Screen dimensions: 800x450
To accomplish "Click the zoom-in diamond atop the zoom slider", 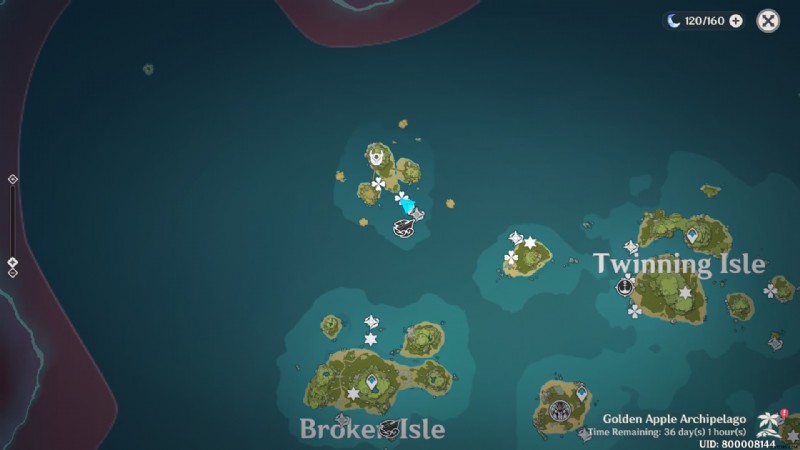I will point(12,179).
